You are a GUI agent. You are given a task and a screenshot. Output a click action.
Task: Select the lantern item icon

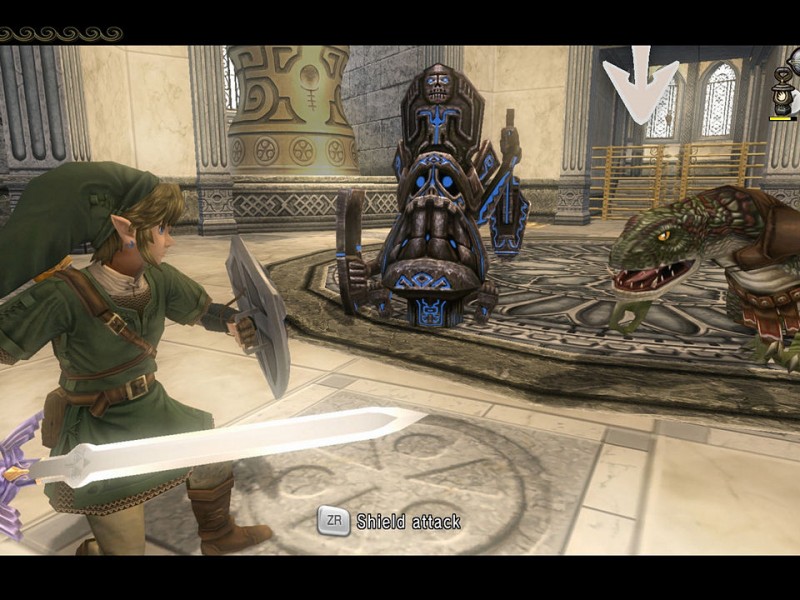tap(783, 93)
